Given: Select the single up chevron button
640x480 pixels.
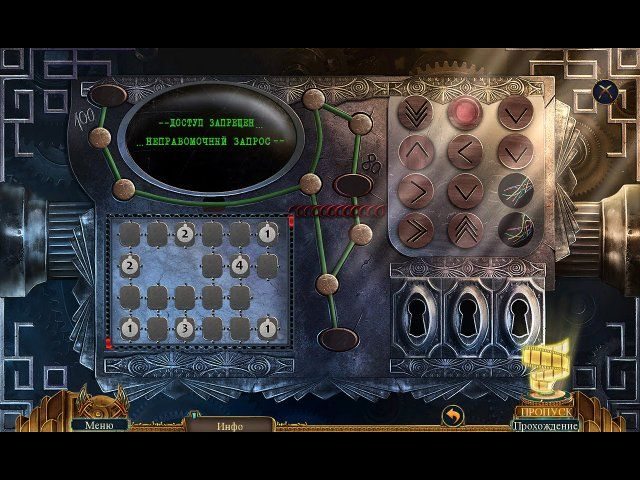Looking at the screenshot, I should (x=416, y=152).
